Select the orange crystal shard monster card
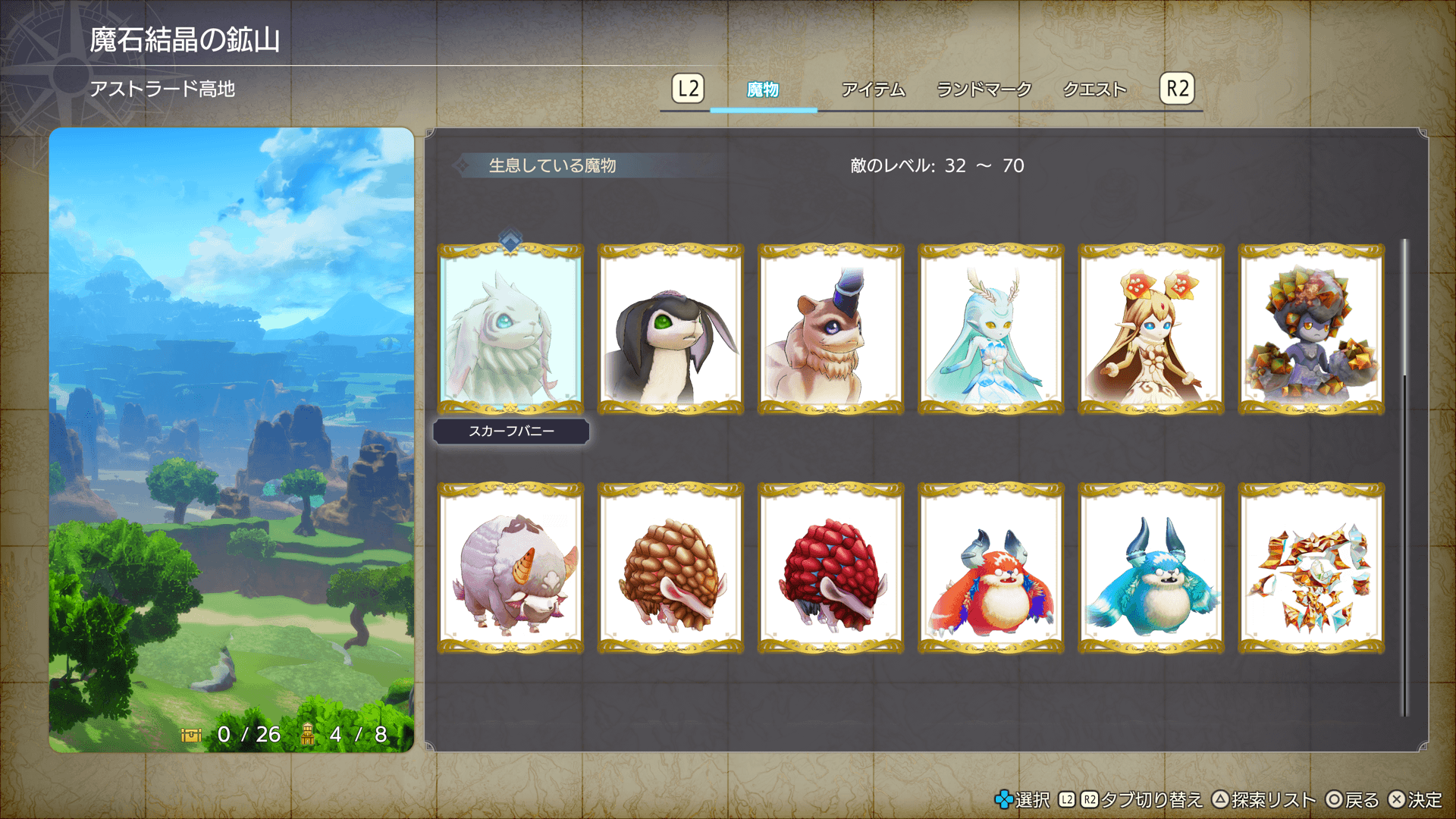Screen dimensions: 1456x819 point(1311,569)
